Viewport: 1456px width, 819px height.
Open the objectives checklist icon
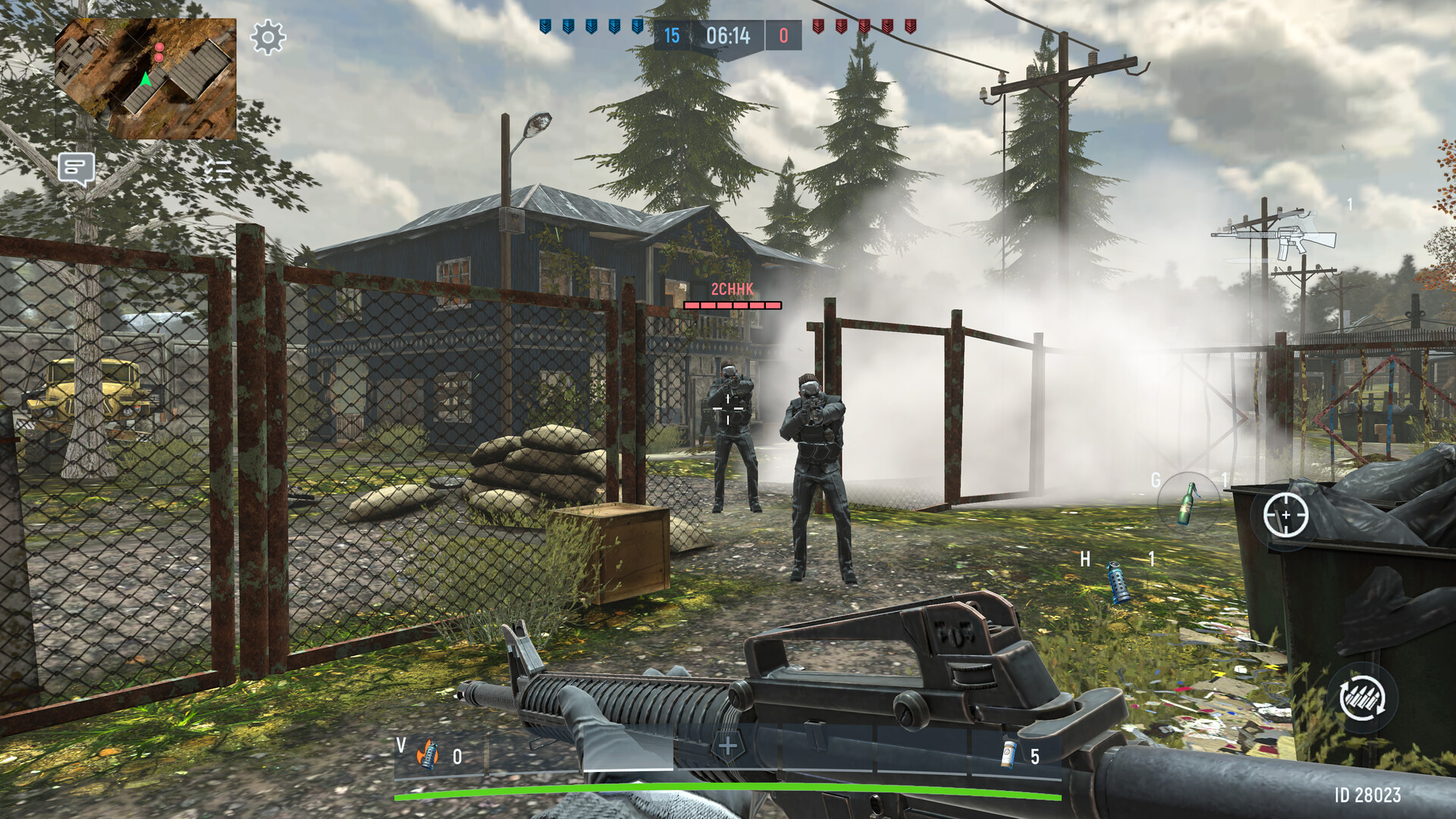pos(218,170)
